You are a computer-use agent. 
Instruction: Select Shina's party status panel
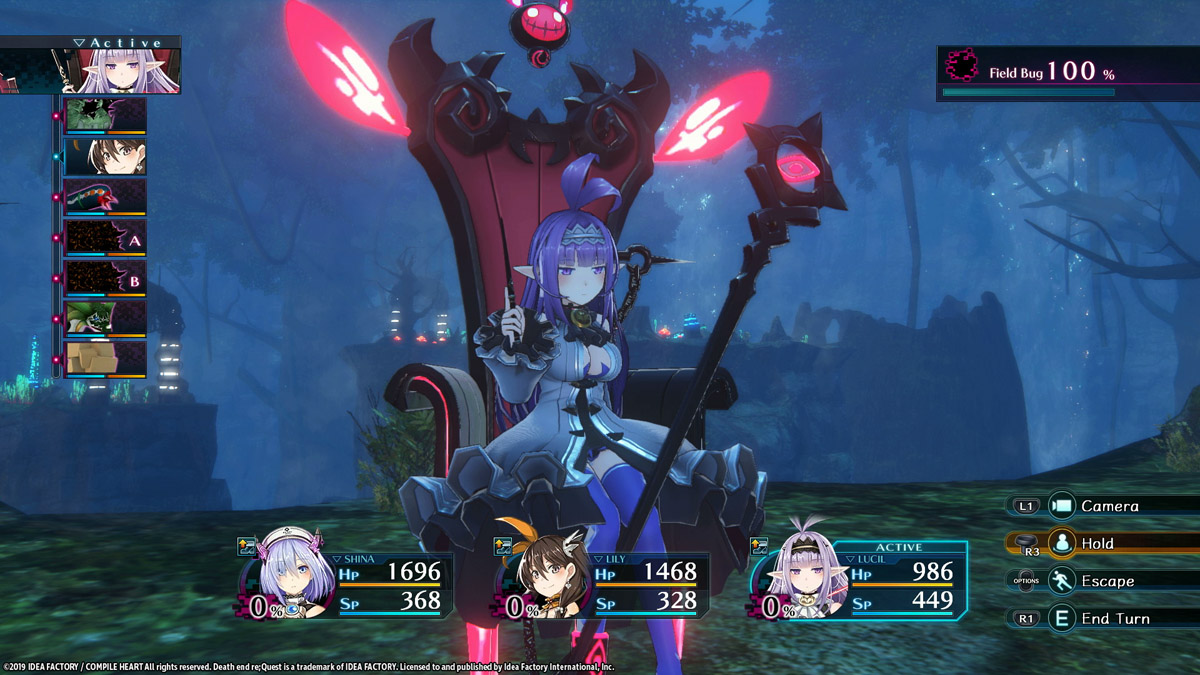tap(343, 584)
